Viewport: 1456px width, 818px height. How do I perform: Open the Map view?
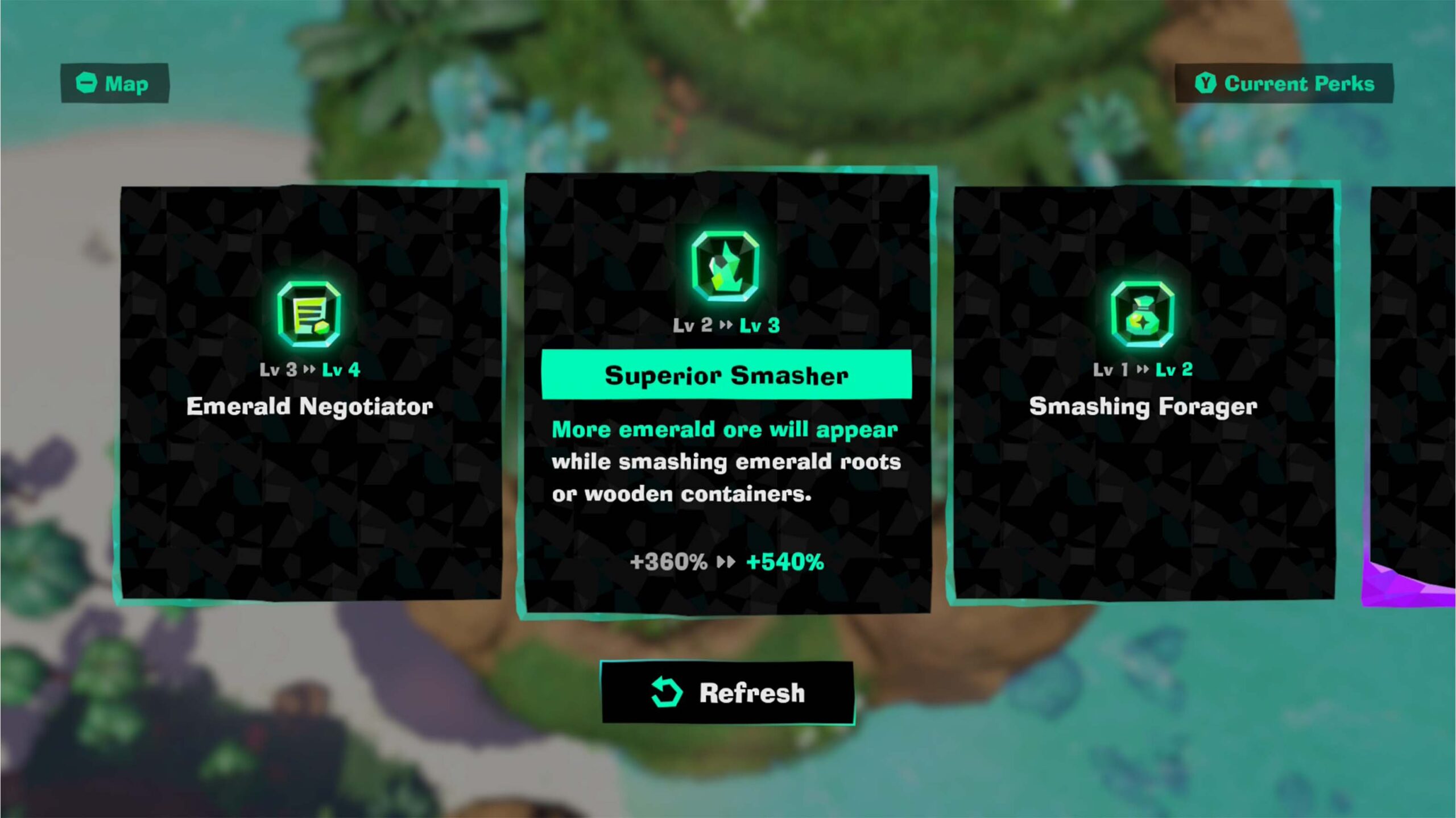(x=114, y=84)
